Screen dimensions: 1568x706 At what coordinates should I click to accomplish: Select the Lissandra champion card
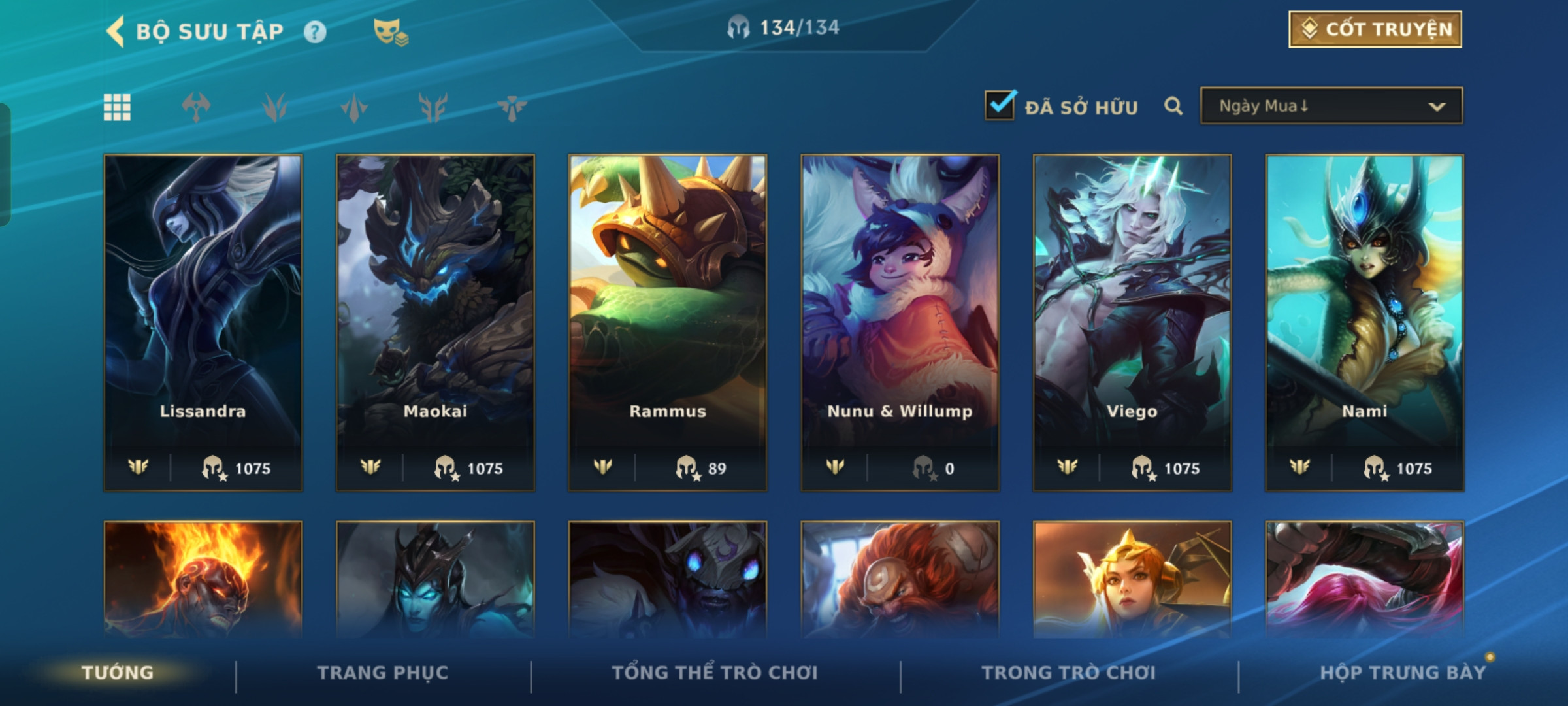coord(203,322)
